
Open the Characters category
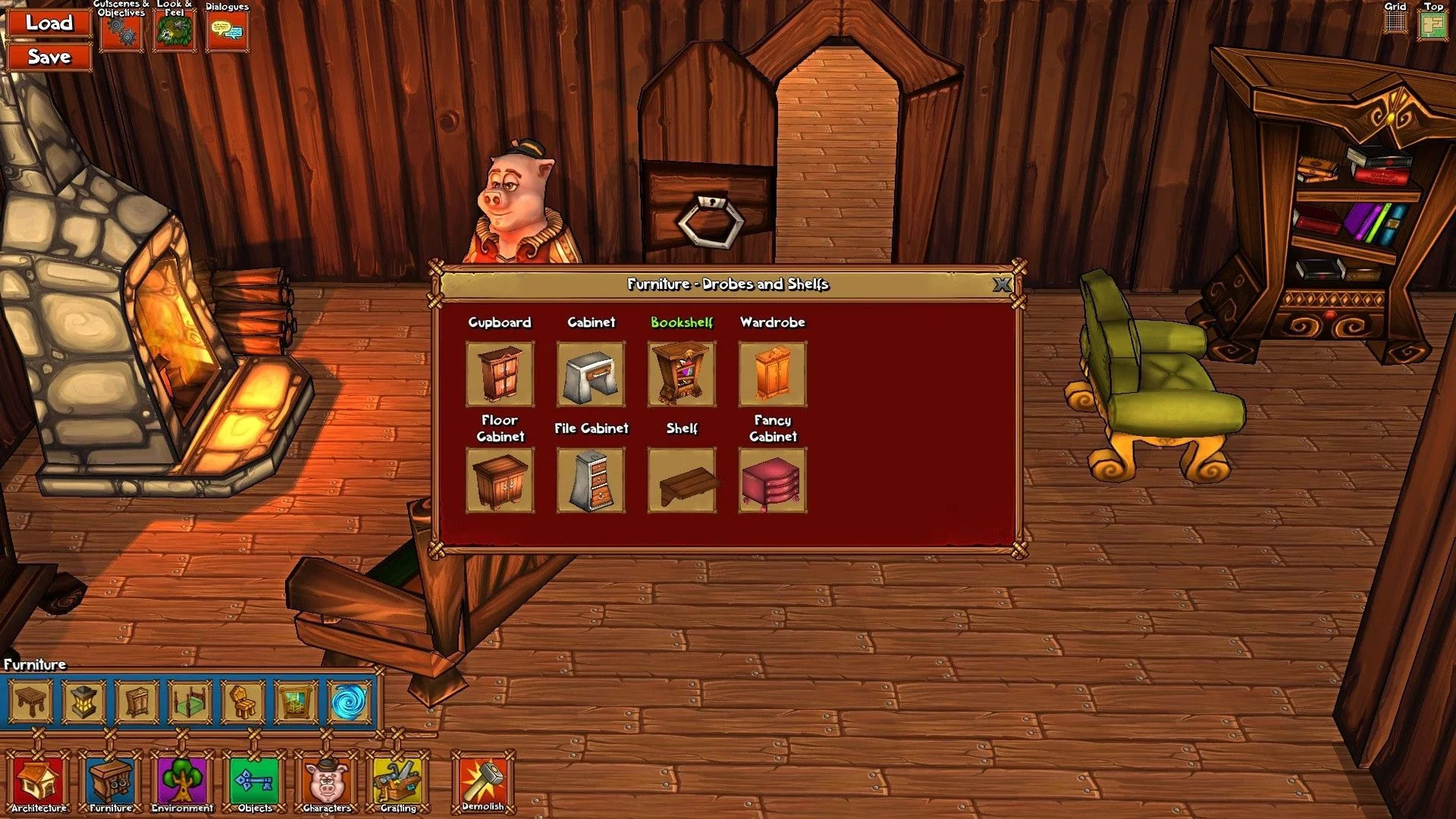pos(327,782)
